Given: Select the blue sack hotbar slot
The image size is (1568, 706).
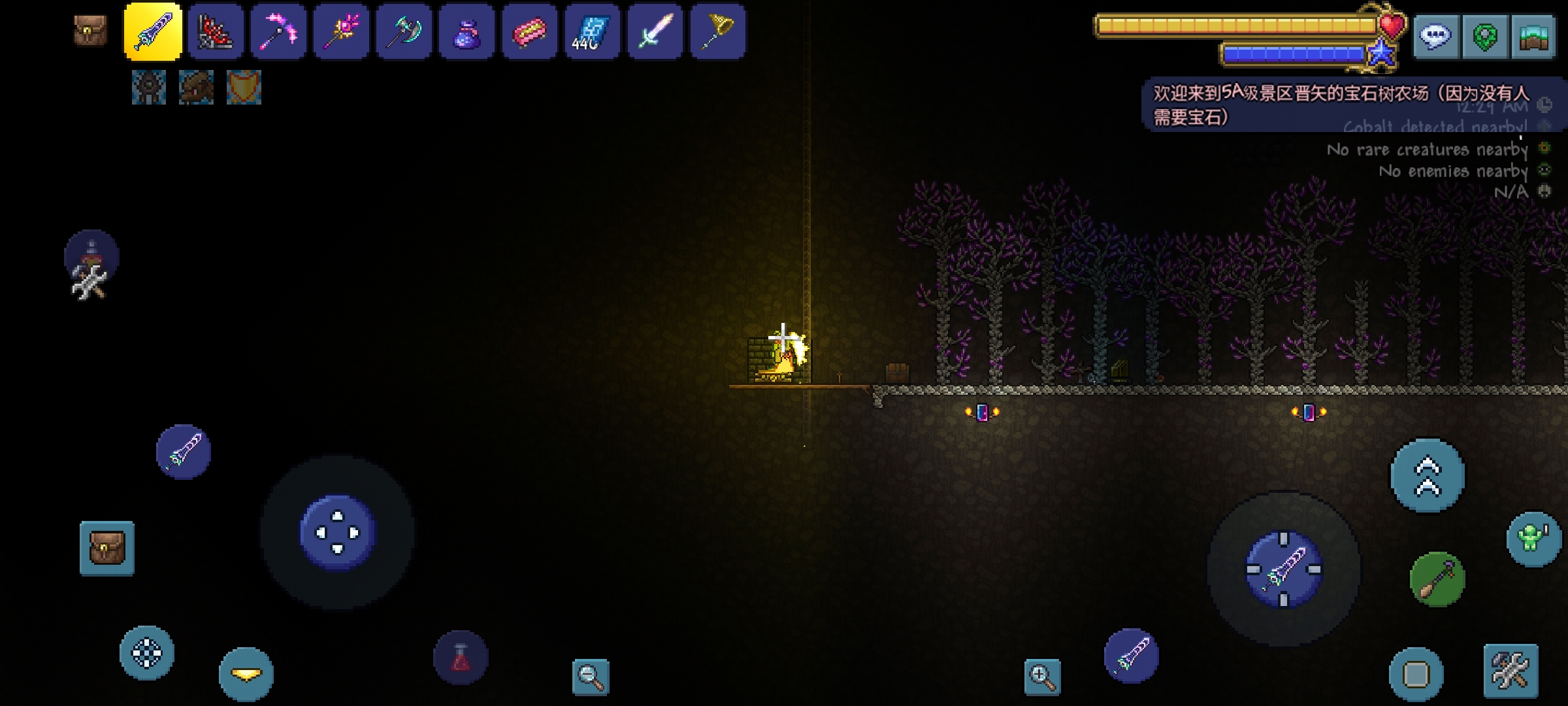Looking at the screenshot, I should [466, 32].
